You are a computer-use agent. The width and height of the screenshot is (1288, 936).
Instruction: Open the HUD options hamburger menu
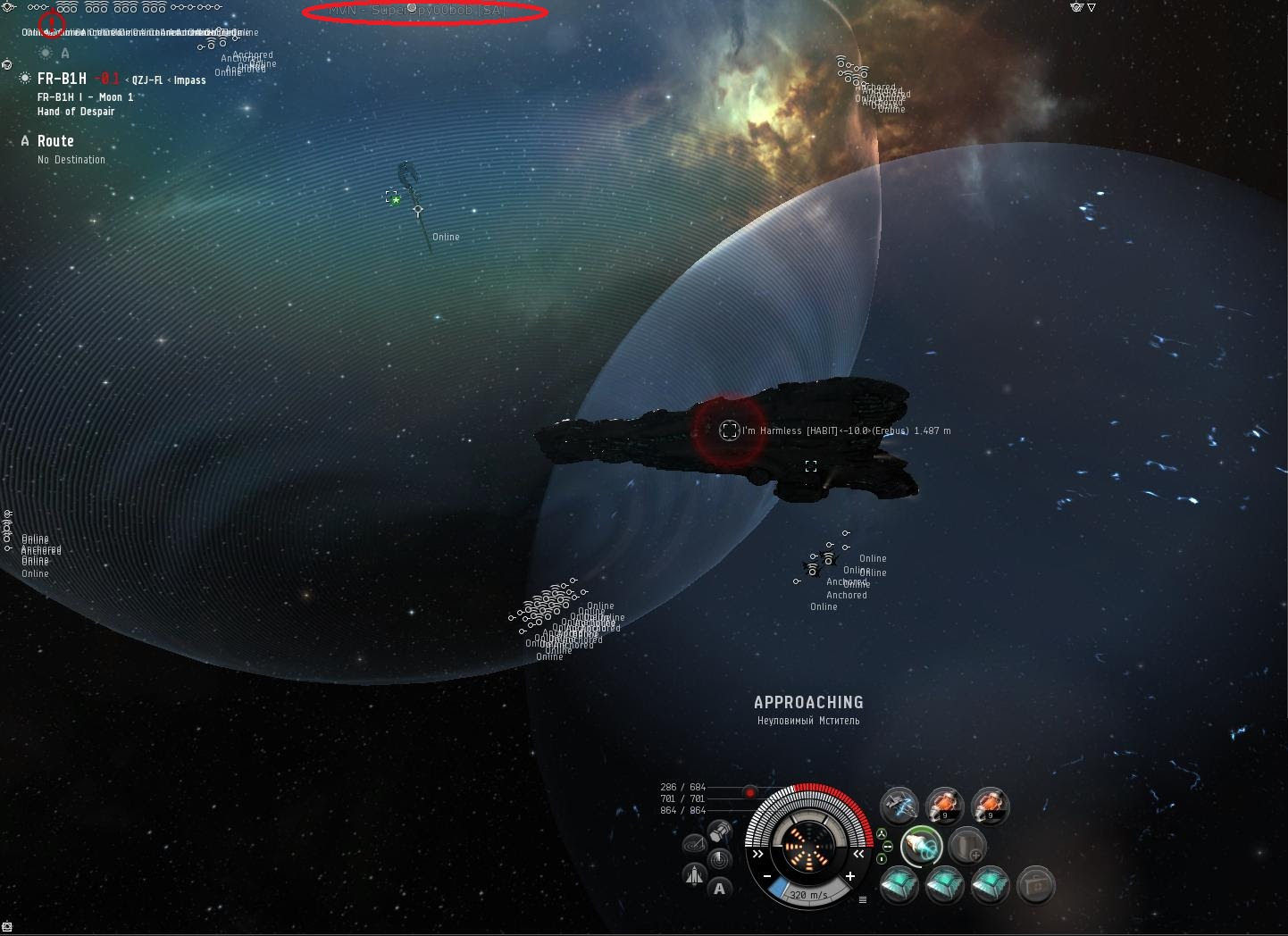[863, 899]
